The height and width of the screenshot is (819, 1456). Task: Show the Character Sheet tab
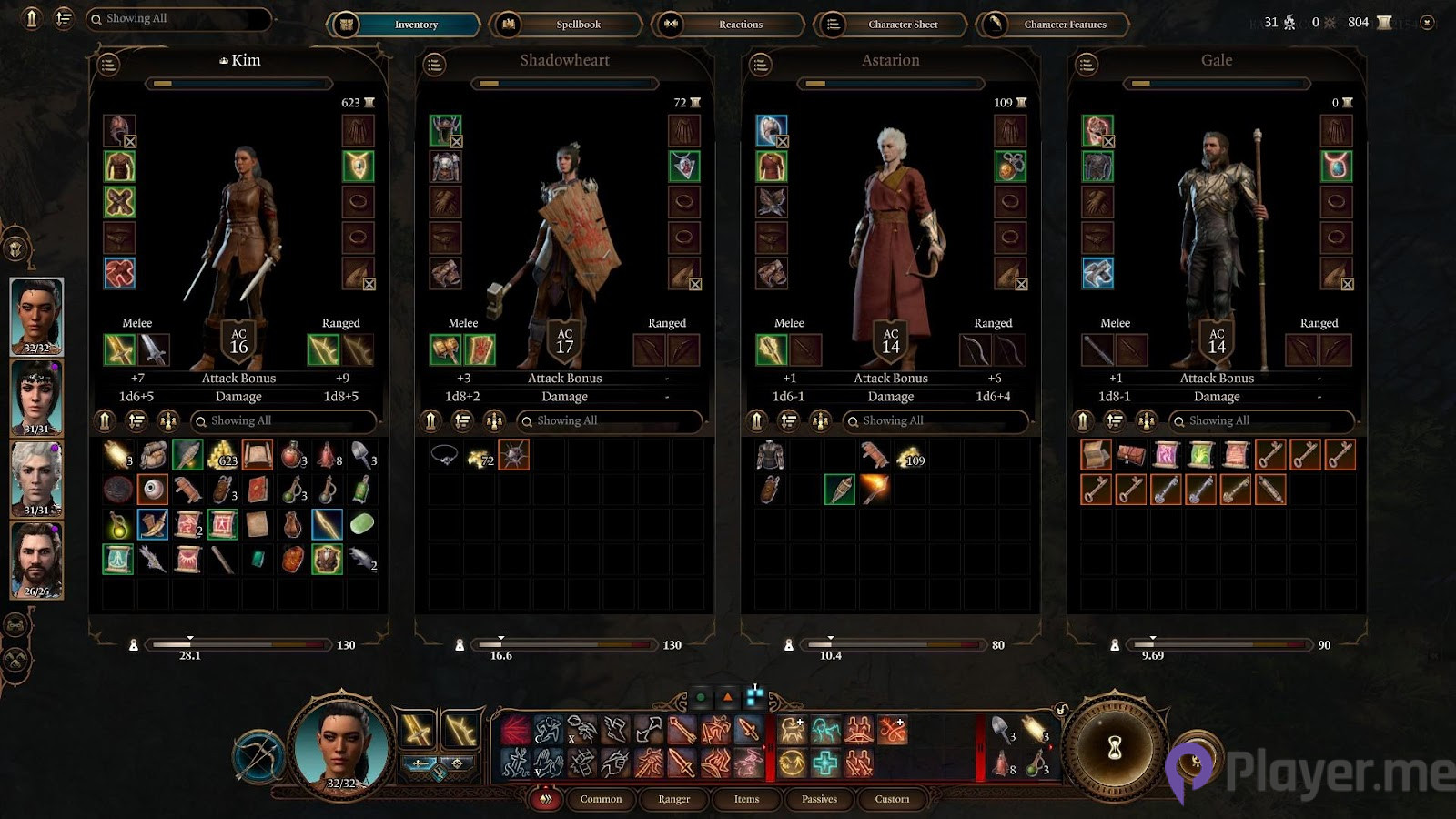tap(890, 25)
